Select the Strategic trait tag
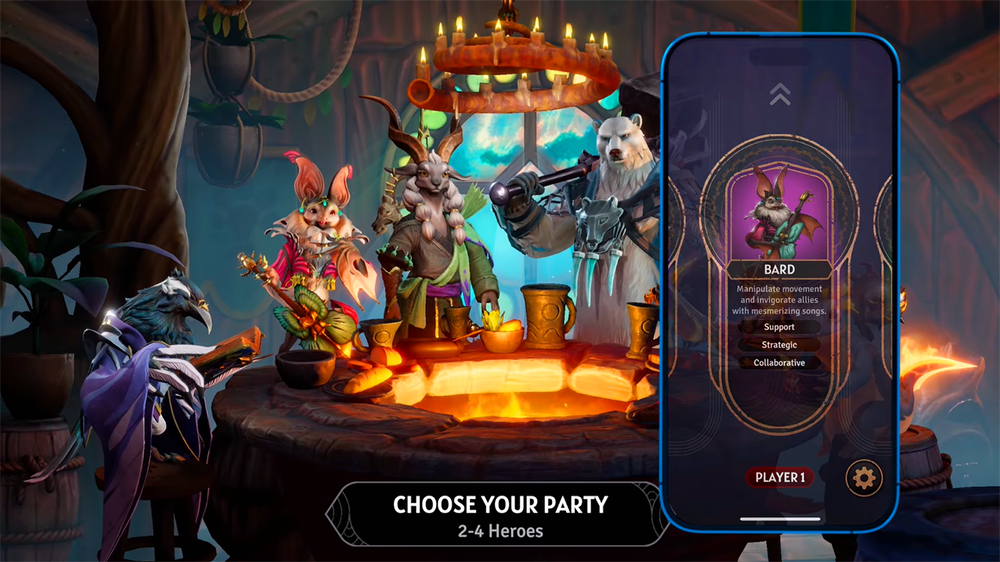This screenshot has height=562, width=1000. (779, 345)
